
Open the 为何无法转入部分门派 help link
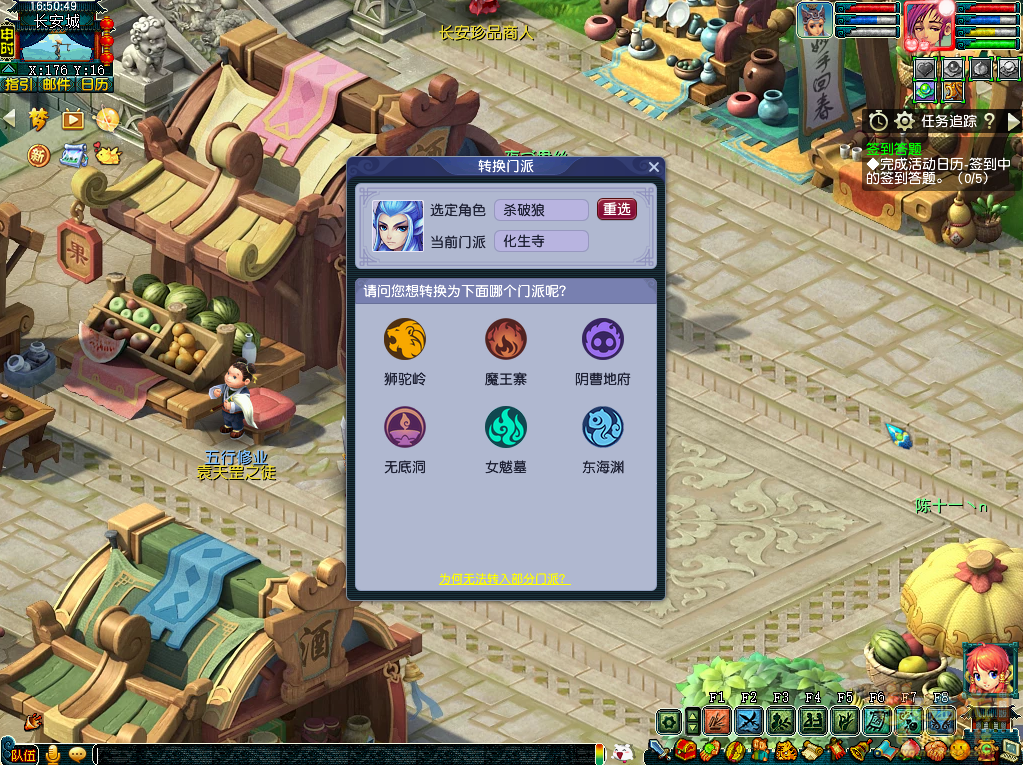pyautogui.click(x=505, y=579)
